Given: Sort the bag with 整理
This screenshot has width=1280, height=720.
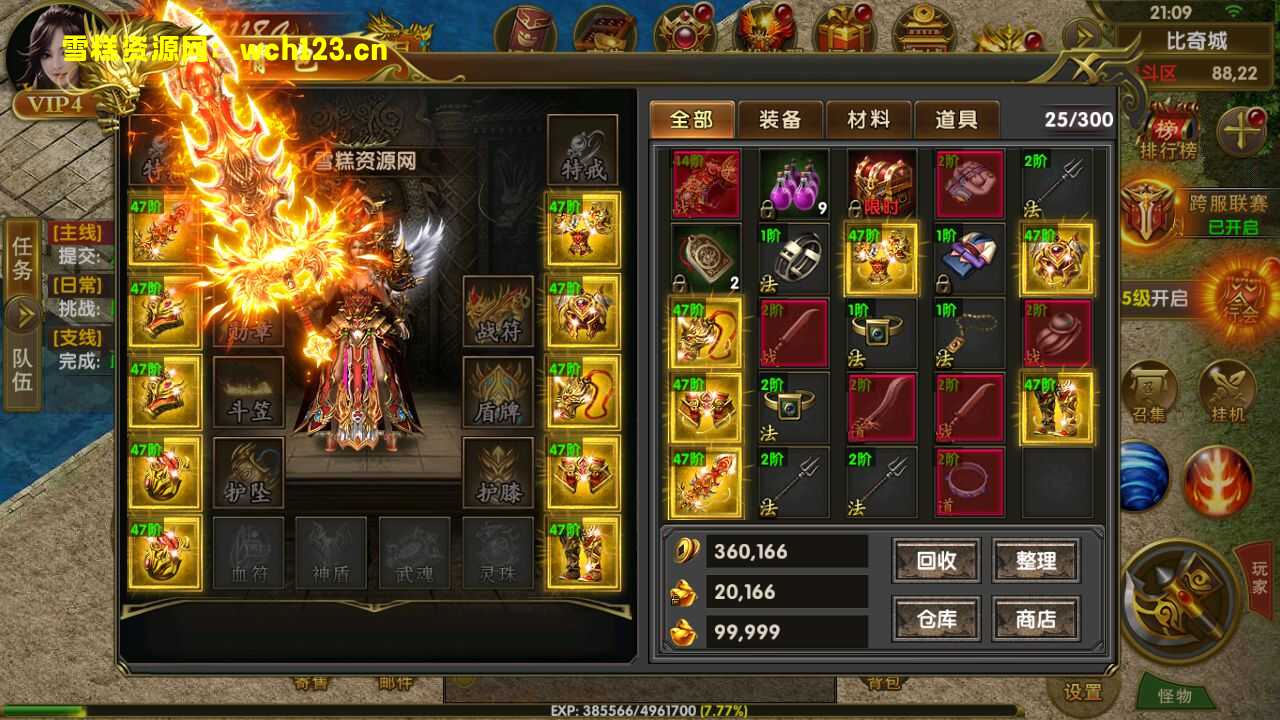Looking at the screenshot, I should point(1036,561).
